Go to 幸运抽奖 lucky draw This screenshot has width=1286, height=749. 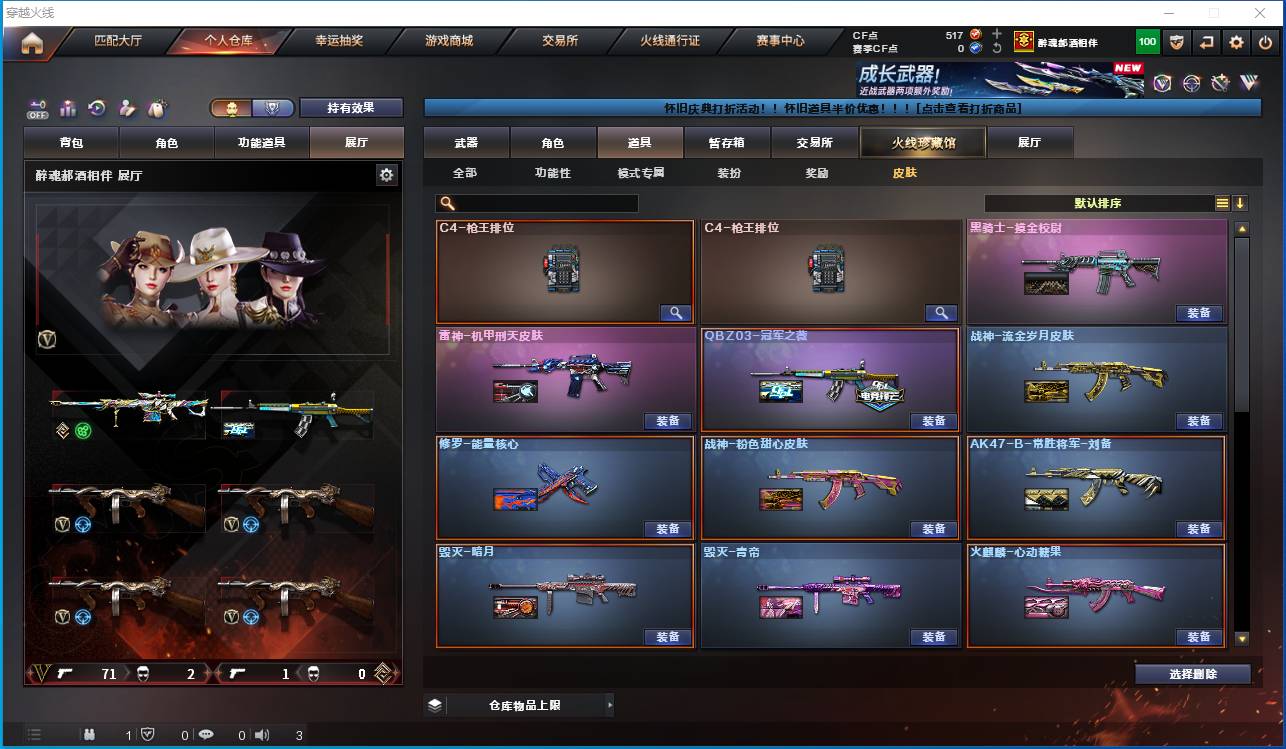(339, 41)
